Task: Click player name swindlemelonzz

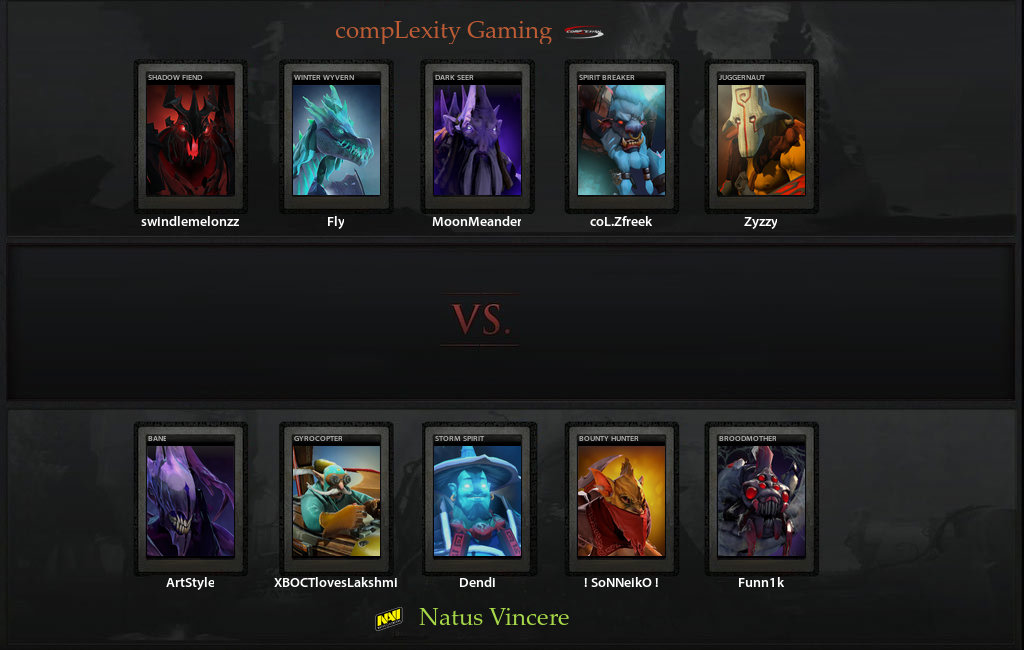Action: [x=190, y=222]
